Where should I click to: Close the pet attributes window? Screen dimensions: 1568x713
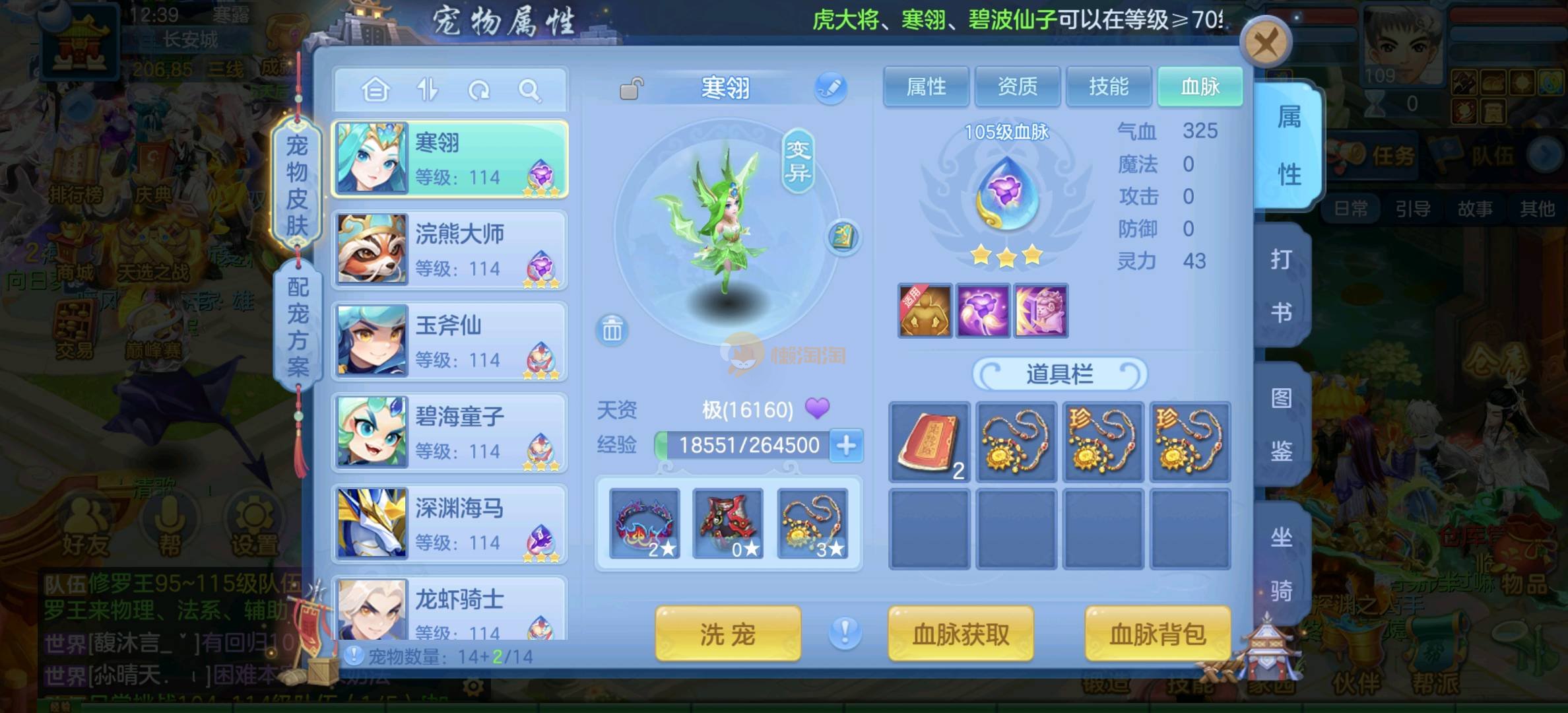click(1264, 44)
